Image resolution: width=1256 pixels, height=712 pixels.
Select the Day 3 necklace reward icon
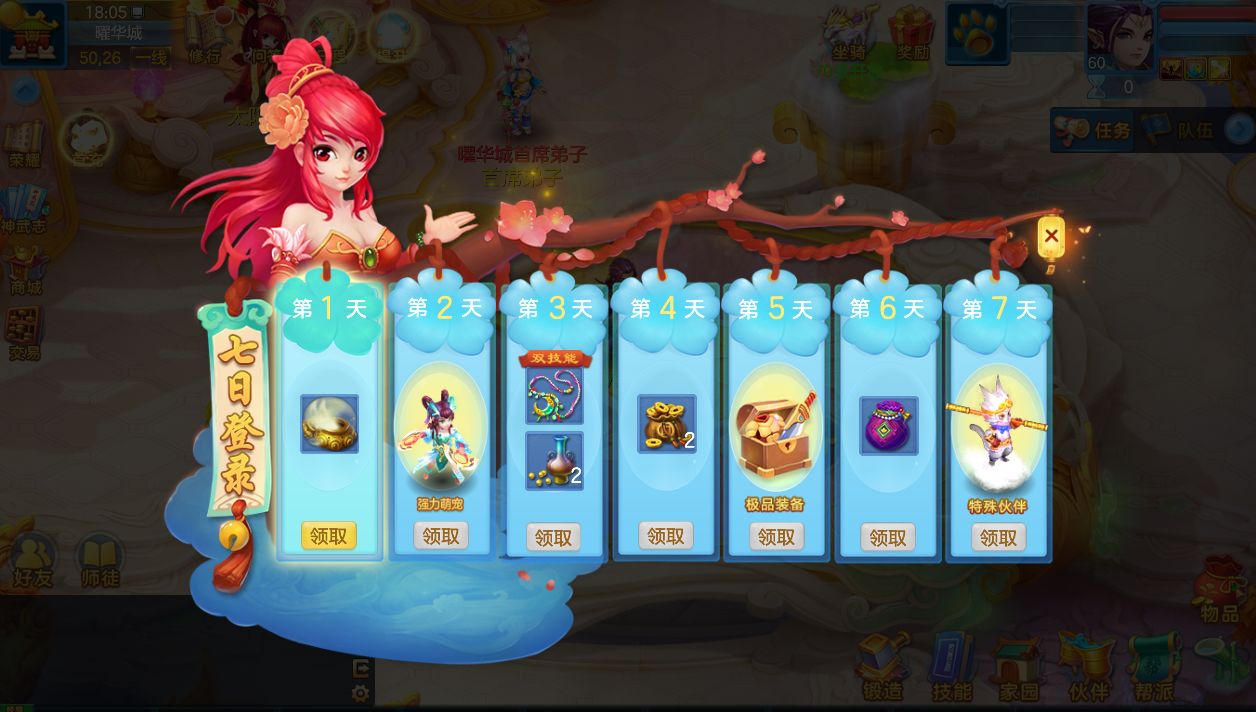(554, 396)
